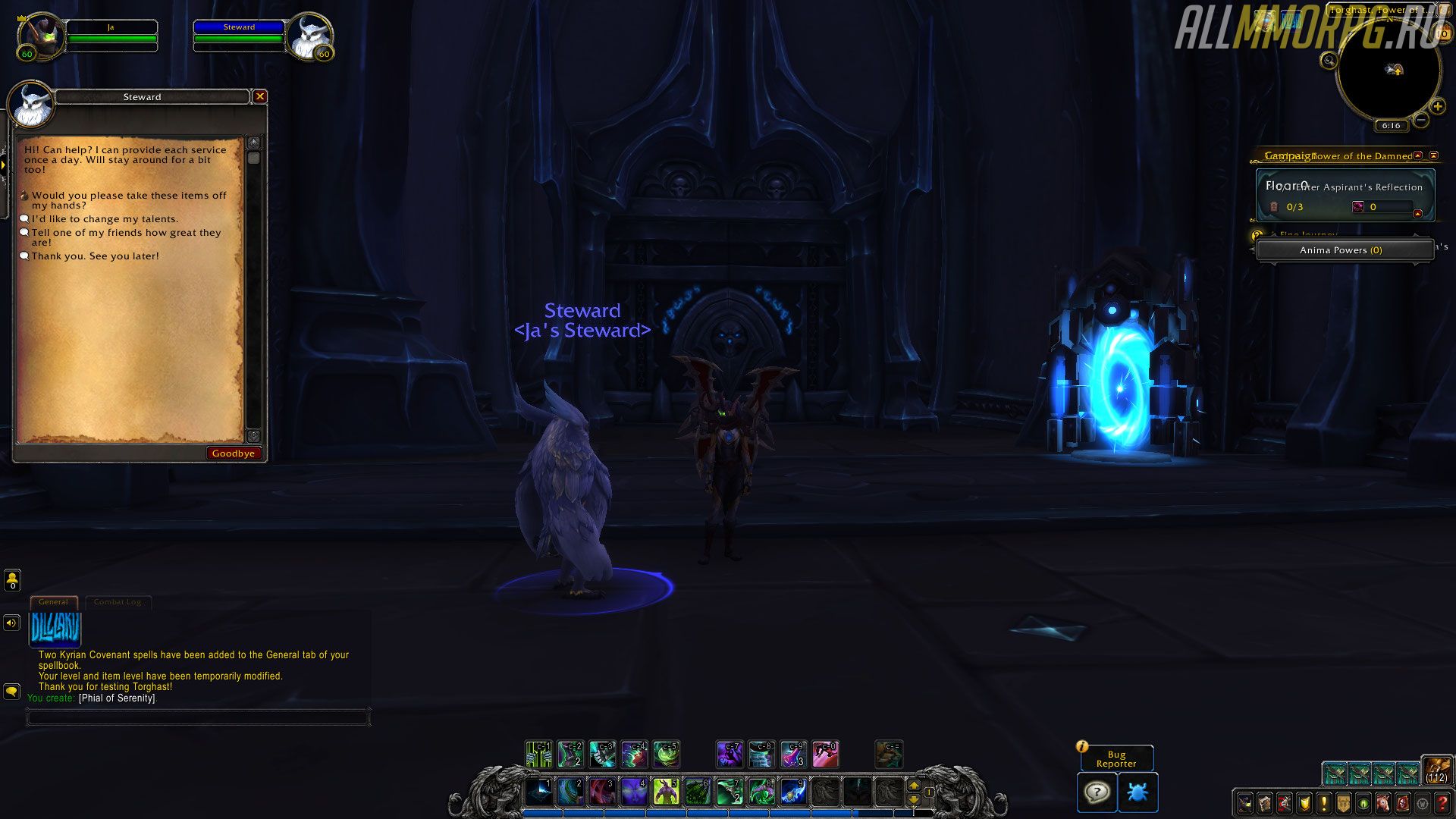This screenshot has height=819, width=1456.
Task: Click the question mark speech bubble button
Action: pyautogui.click(x=1097, y=792)
